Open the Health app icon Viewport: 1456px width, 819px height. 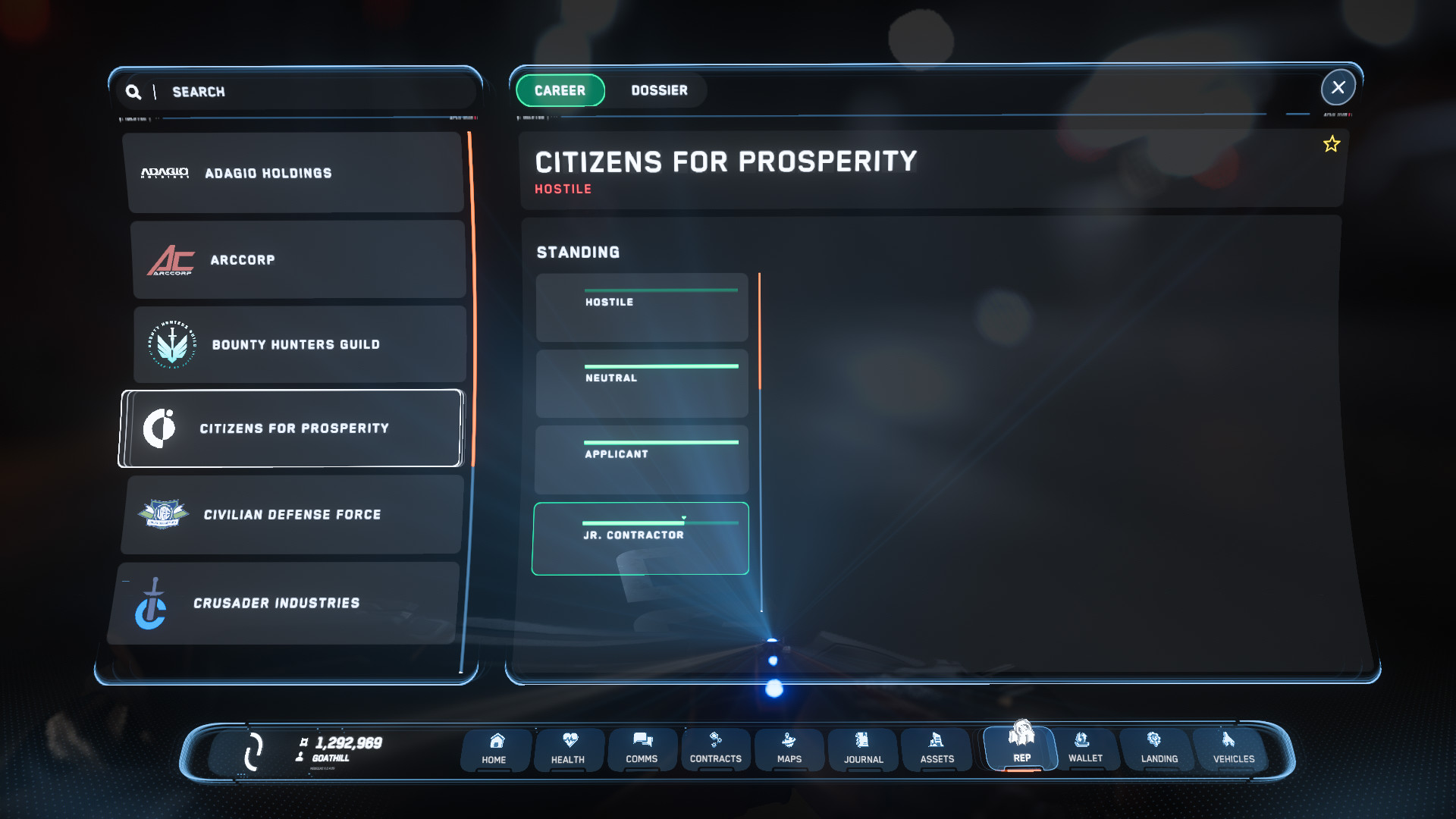(x=568, y=749)
